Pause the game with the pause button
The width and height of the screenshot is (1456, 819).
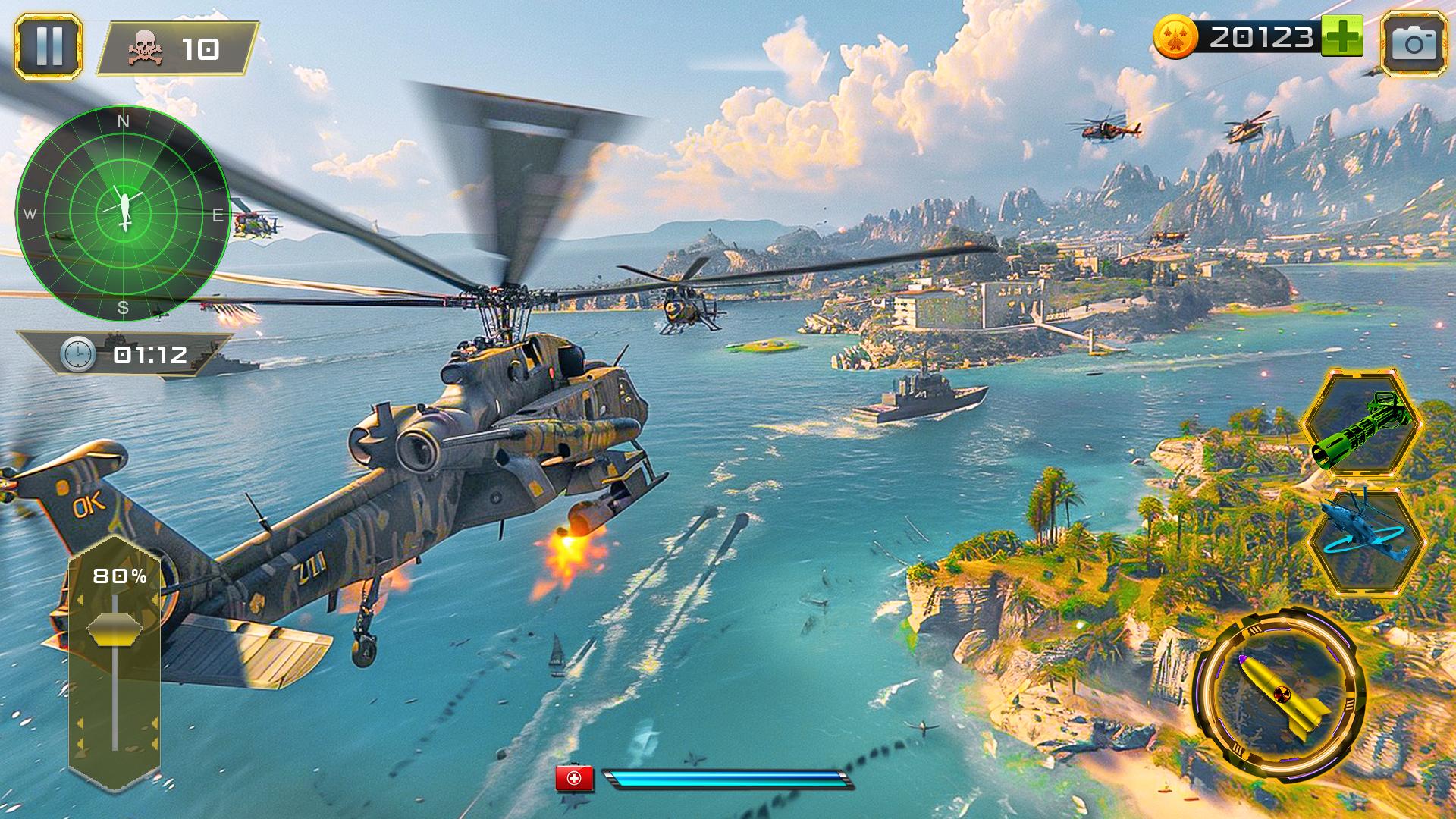49,46
